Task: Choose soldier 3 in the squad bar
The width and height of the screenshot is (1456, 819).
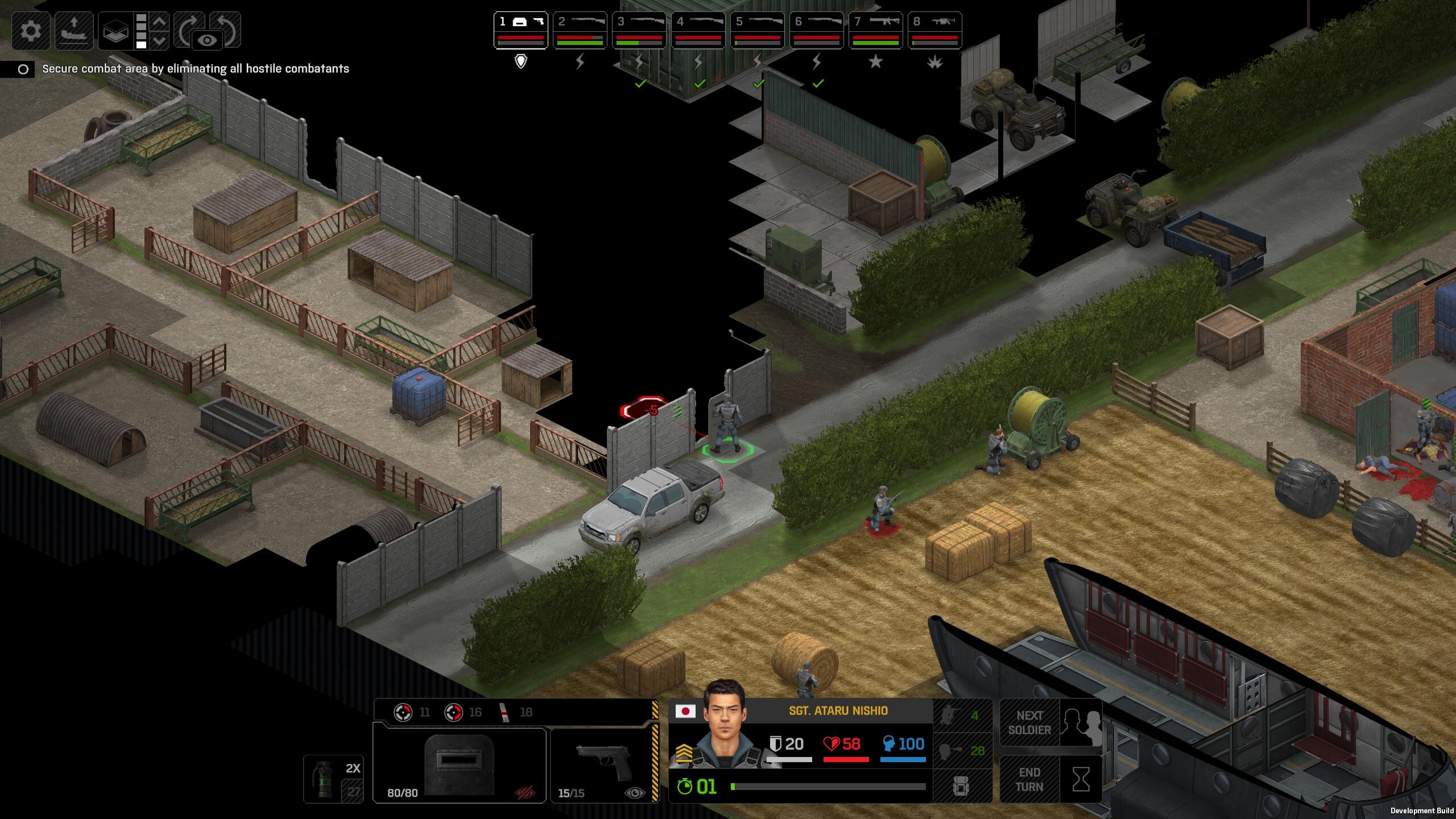Action: 639,30
